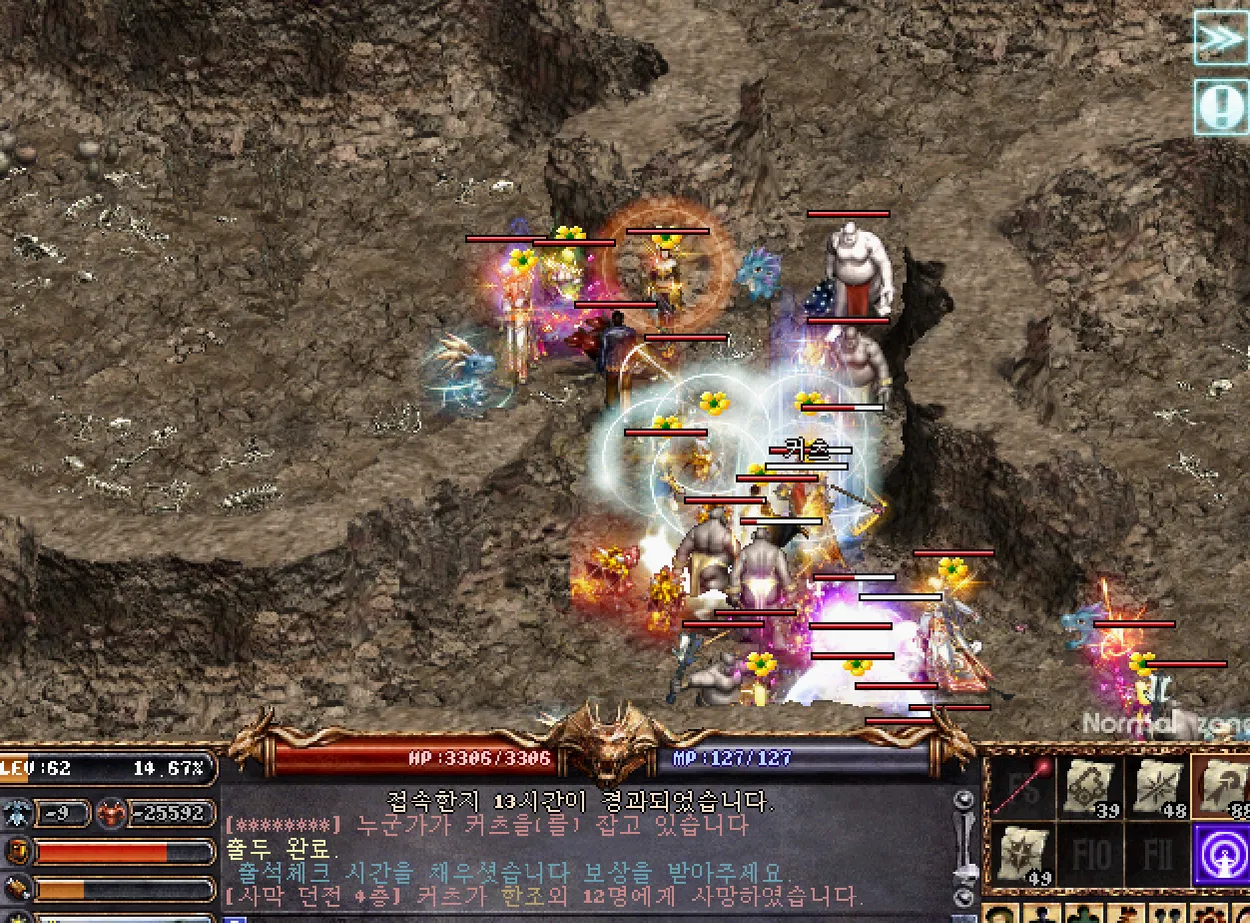
Task: Use the scroll stack numbered 48
Action: [x=1155, y=787]
